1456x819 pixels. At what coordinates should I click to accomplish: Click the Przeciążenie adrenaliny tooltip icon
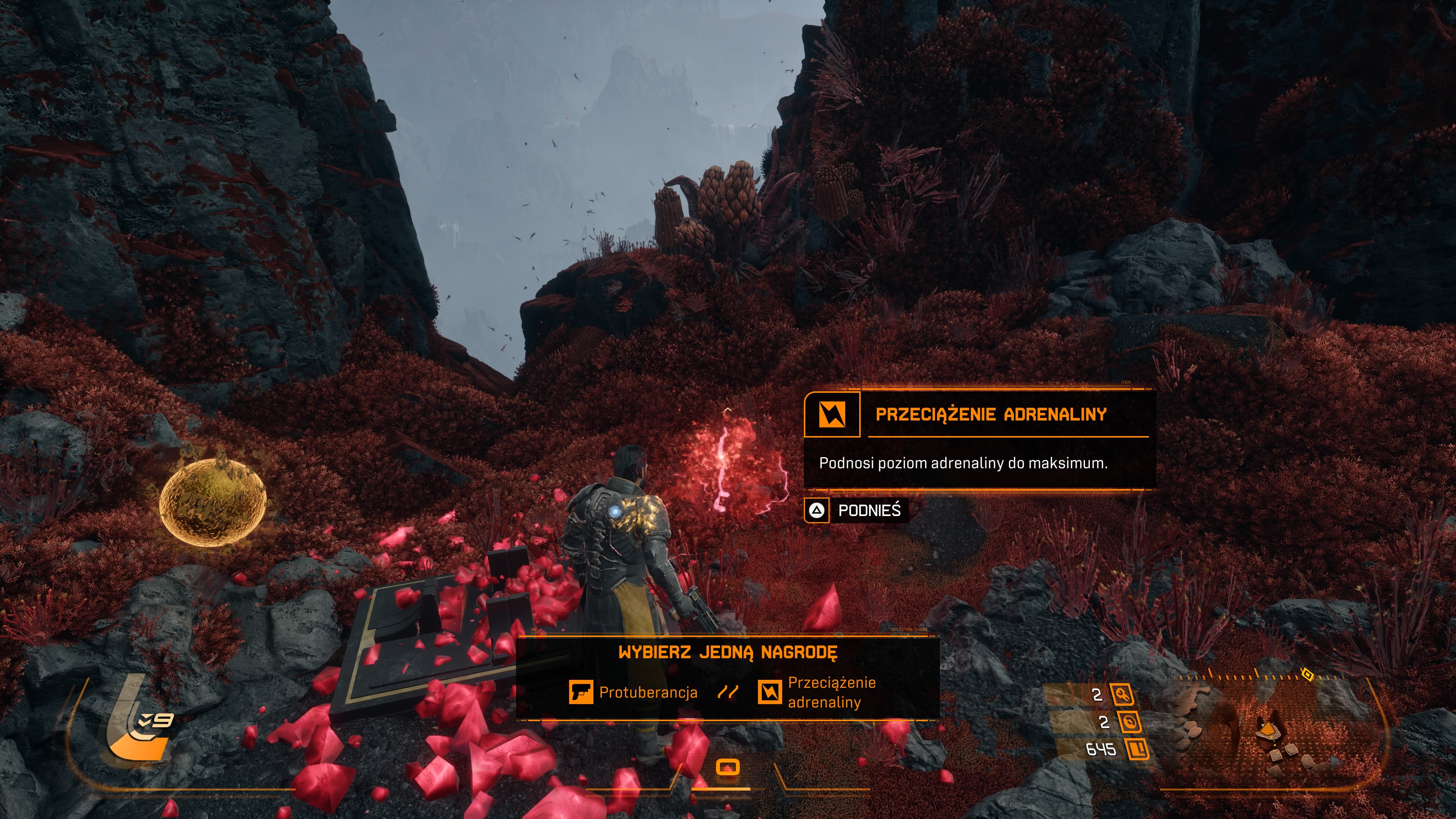(832, 415)
